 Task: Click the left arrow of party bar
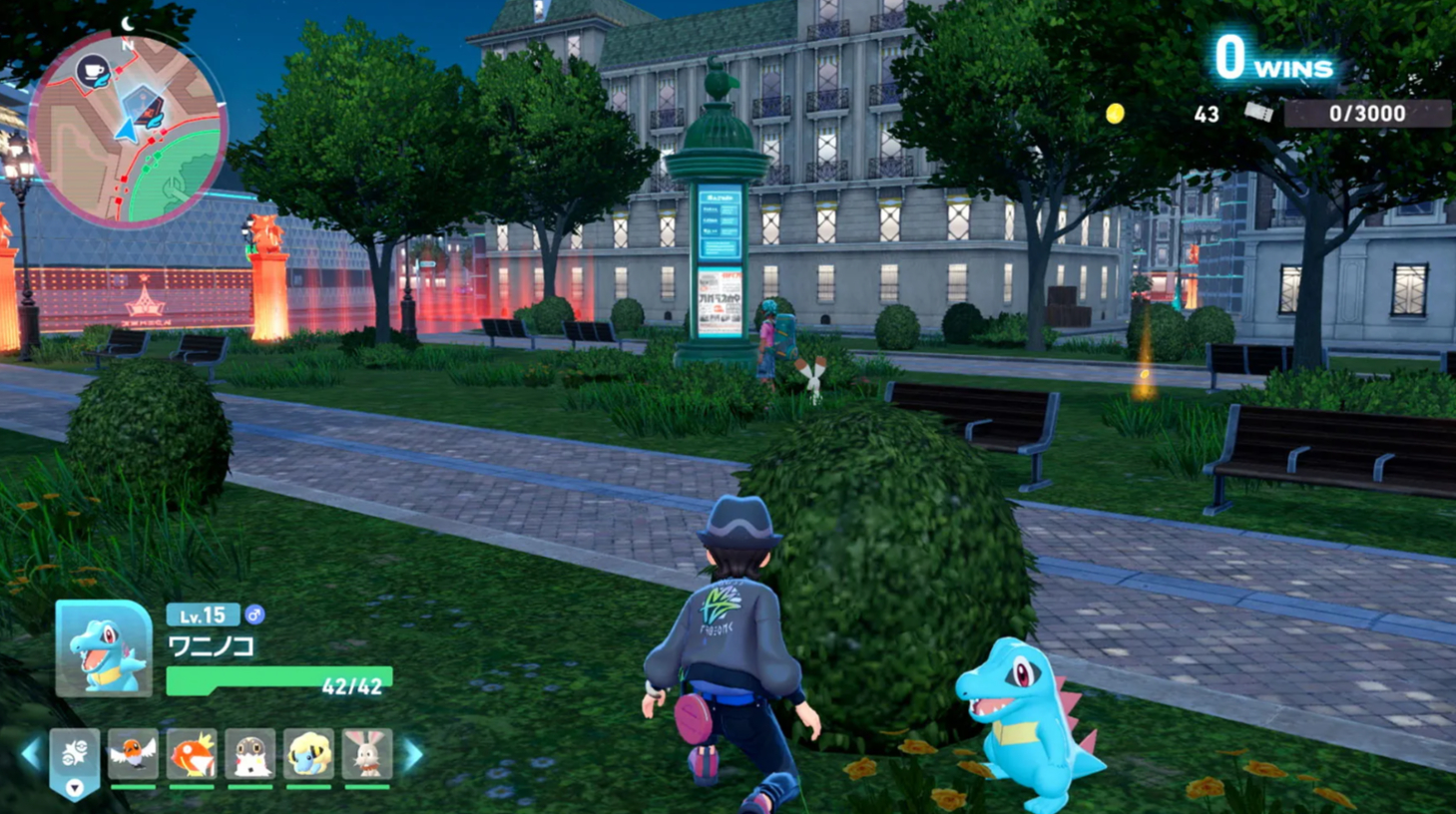pyautogui.click(x=31, y=755)
